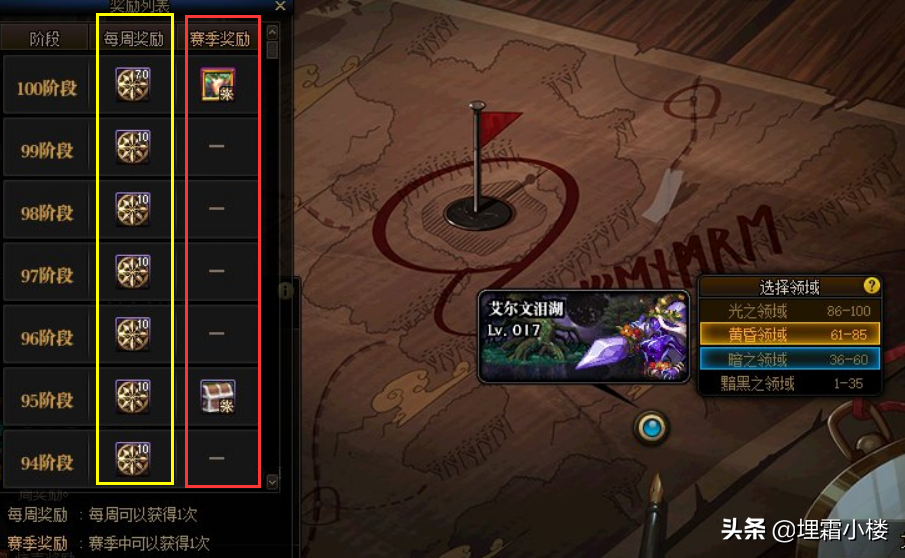Click the reward list scroll-down arrow
The image size is (905, 558).
[x=272, y=482]
